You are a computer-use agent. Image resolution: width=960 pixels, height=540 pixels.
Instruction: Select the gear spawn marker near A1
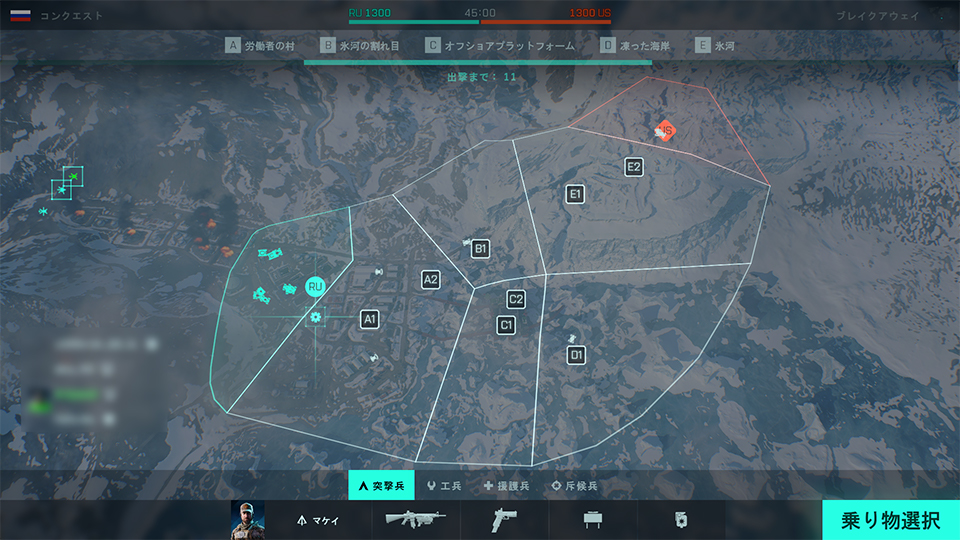(316, 317)
